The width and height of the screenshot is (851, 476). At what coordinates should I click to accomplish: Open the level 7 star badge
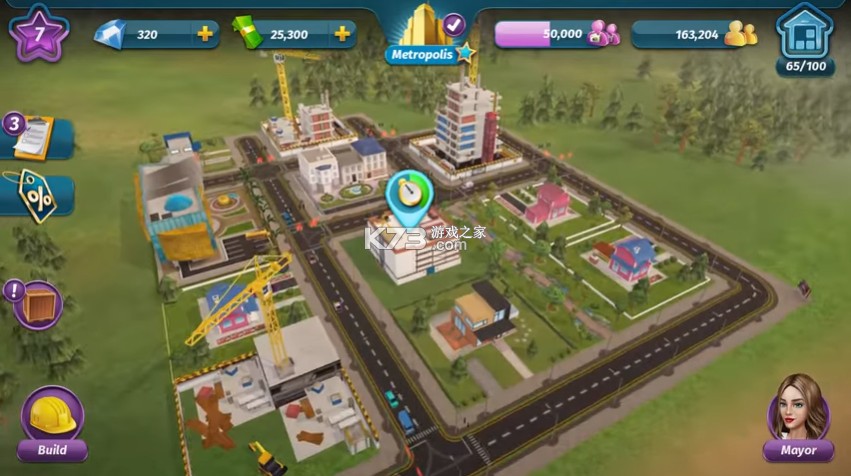[x=39, y=32]
